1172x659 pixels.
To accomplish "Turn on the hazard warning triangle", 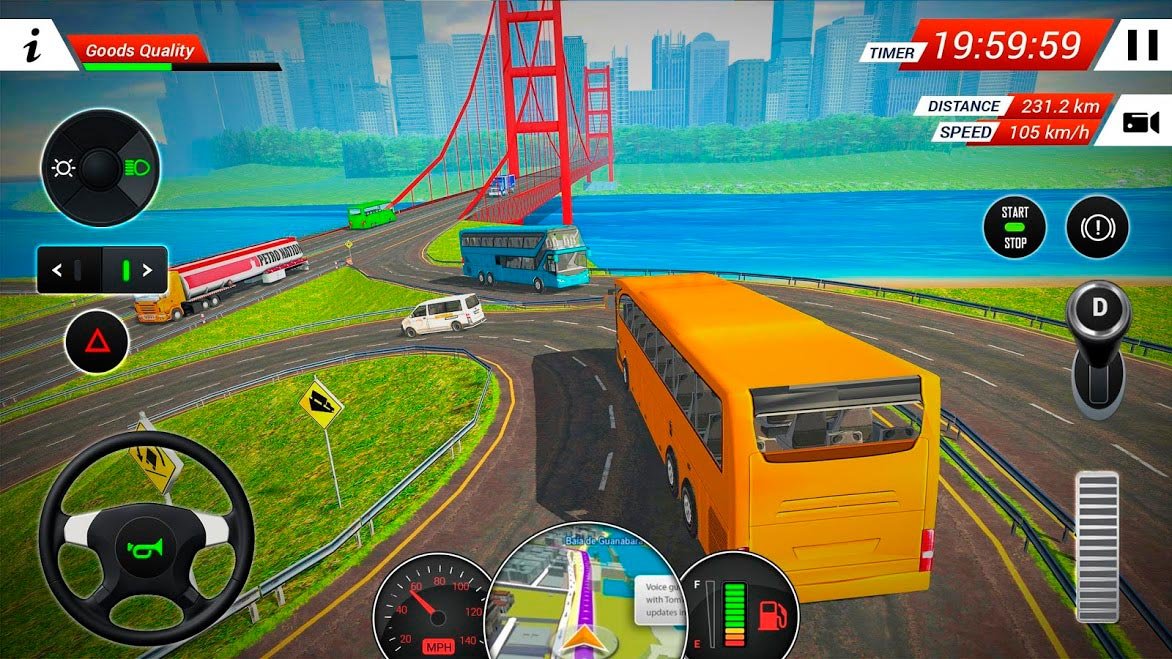I will 97,342.
